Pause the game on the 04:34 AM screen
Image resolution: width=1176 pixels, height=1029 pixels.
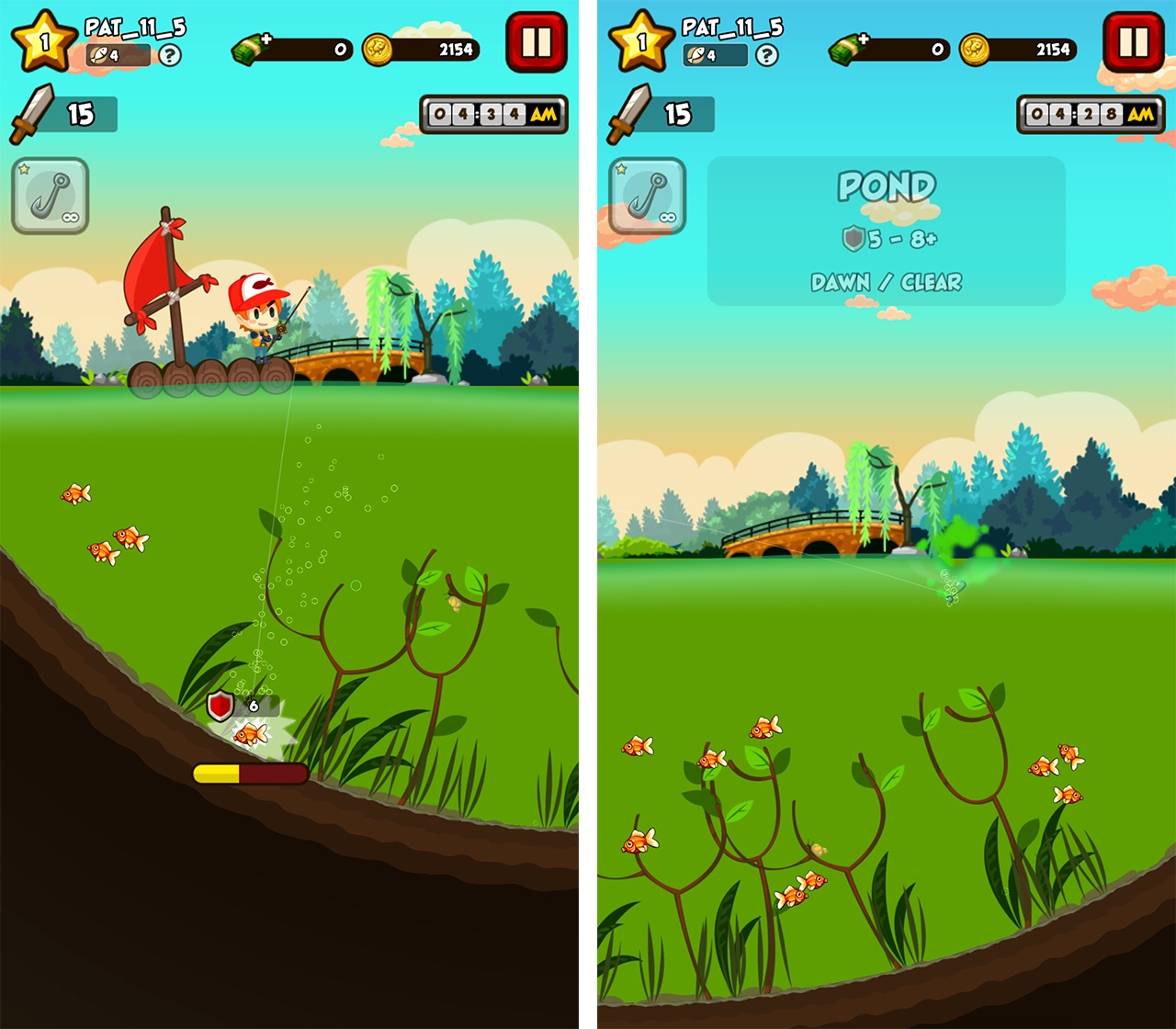tap(537, 42)
